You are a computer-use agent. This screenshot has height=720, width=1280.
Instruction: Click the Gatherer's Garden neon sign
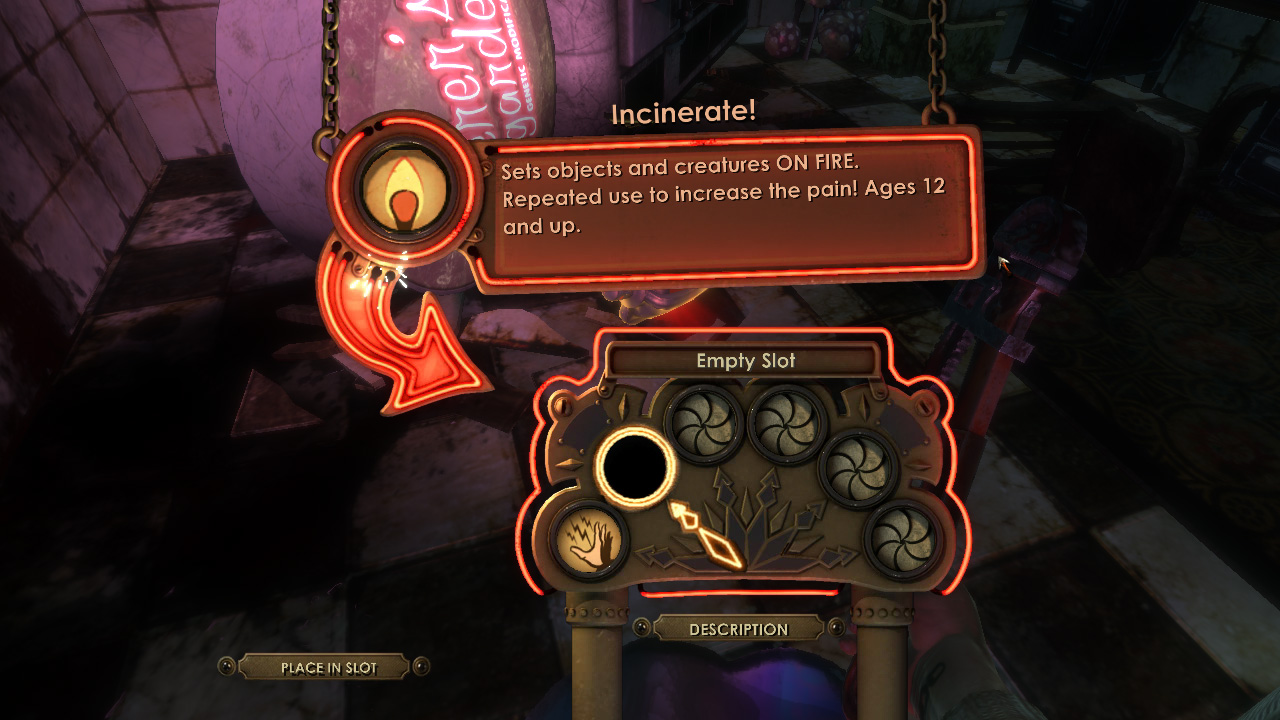pyautogui.click(x=470, y=60)
